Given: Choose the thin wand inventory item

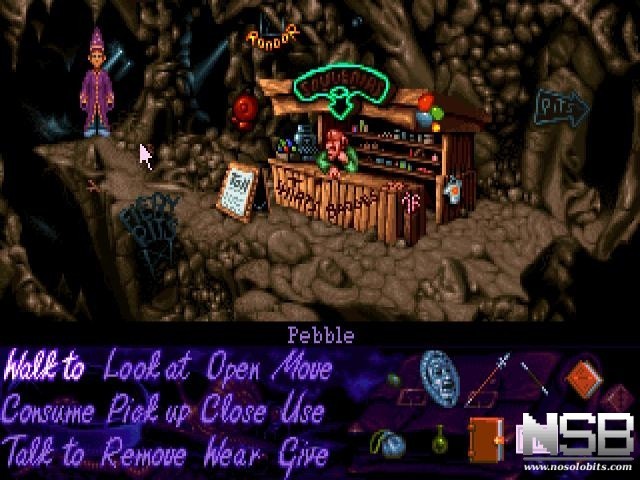Looking at the screenshot, I should (533, 379).
